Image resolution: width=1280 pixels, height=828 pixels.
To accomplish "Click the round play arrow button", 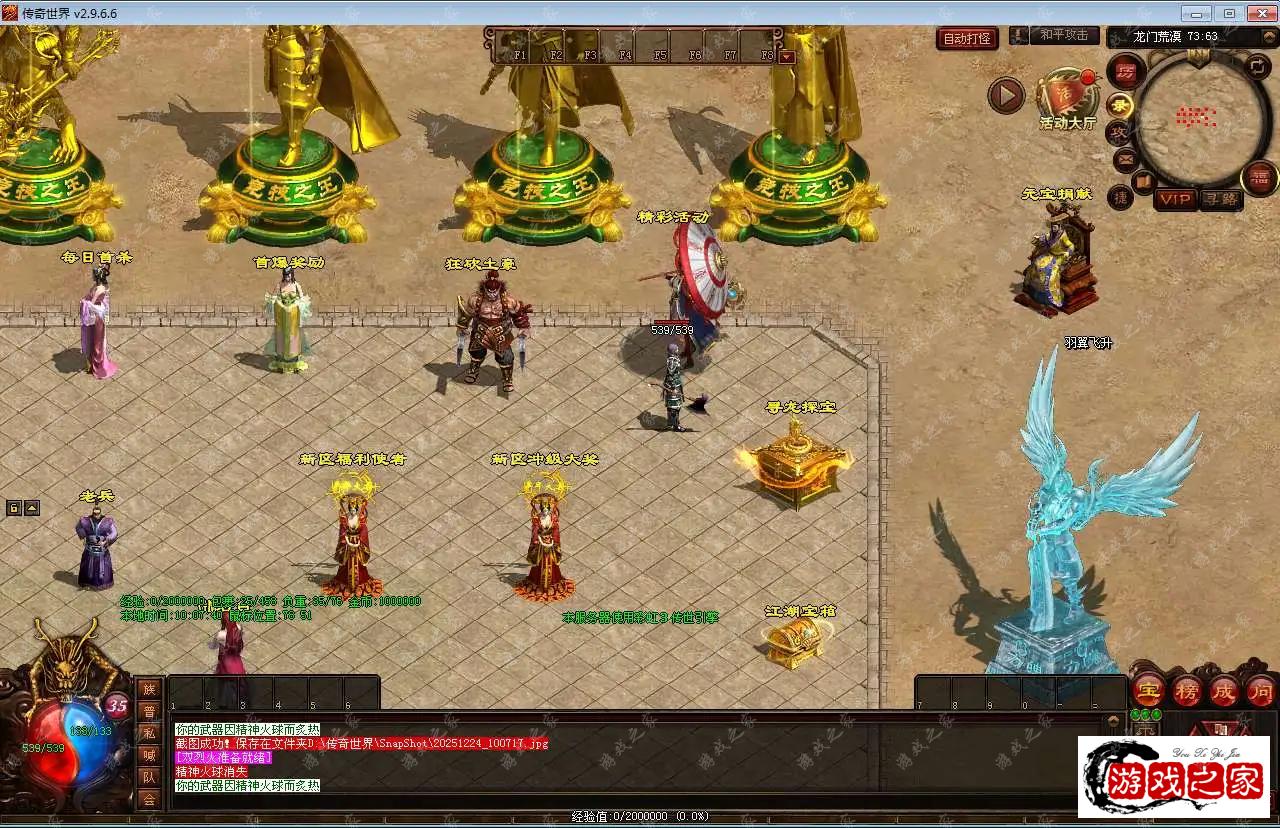I will point(1006,96).
